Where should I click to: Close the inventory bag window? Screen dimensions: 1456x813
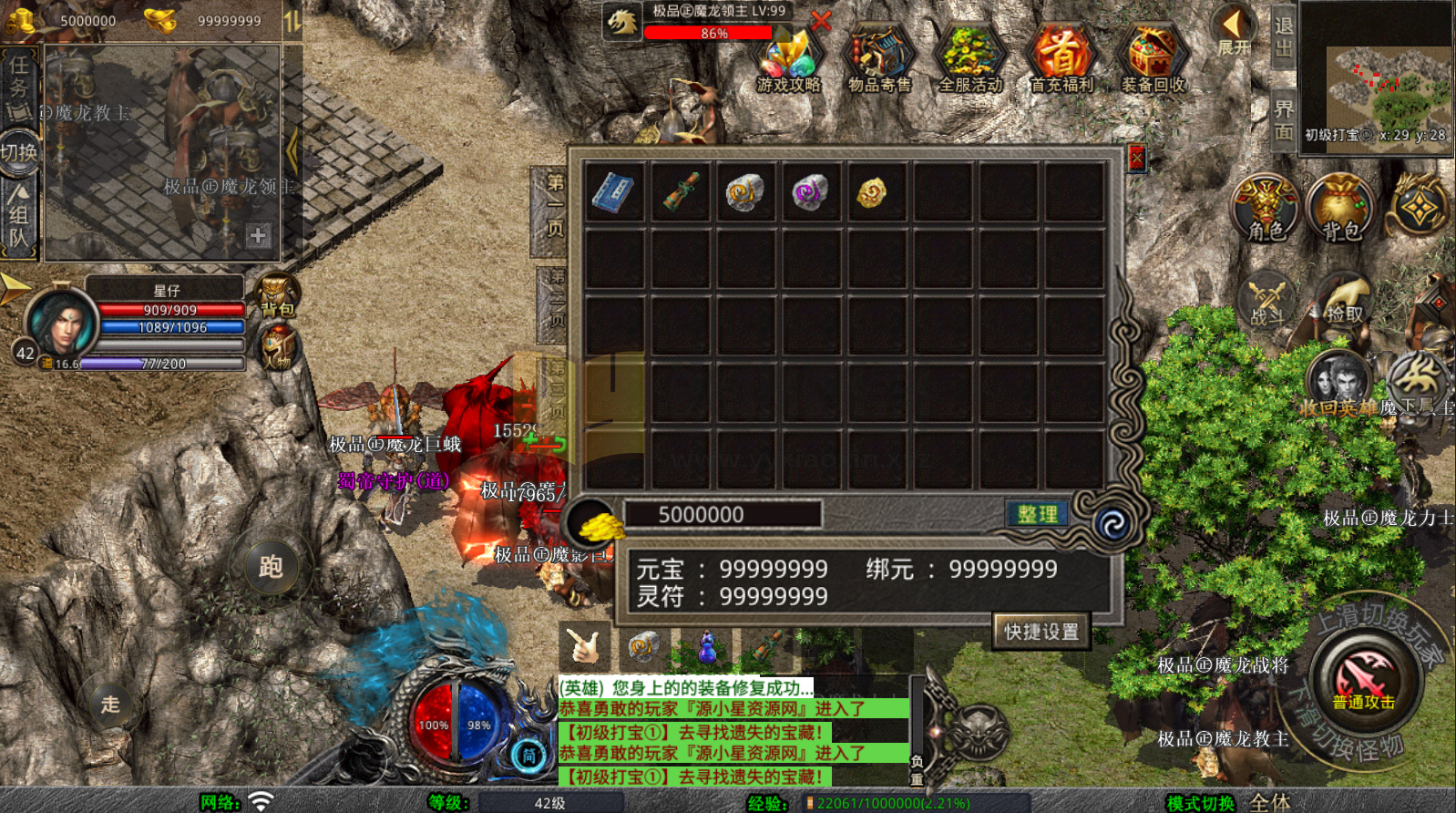1136,159
